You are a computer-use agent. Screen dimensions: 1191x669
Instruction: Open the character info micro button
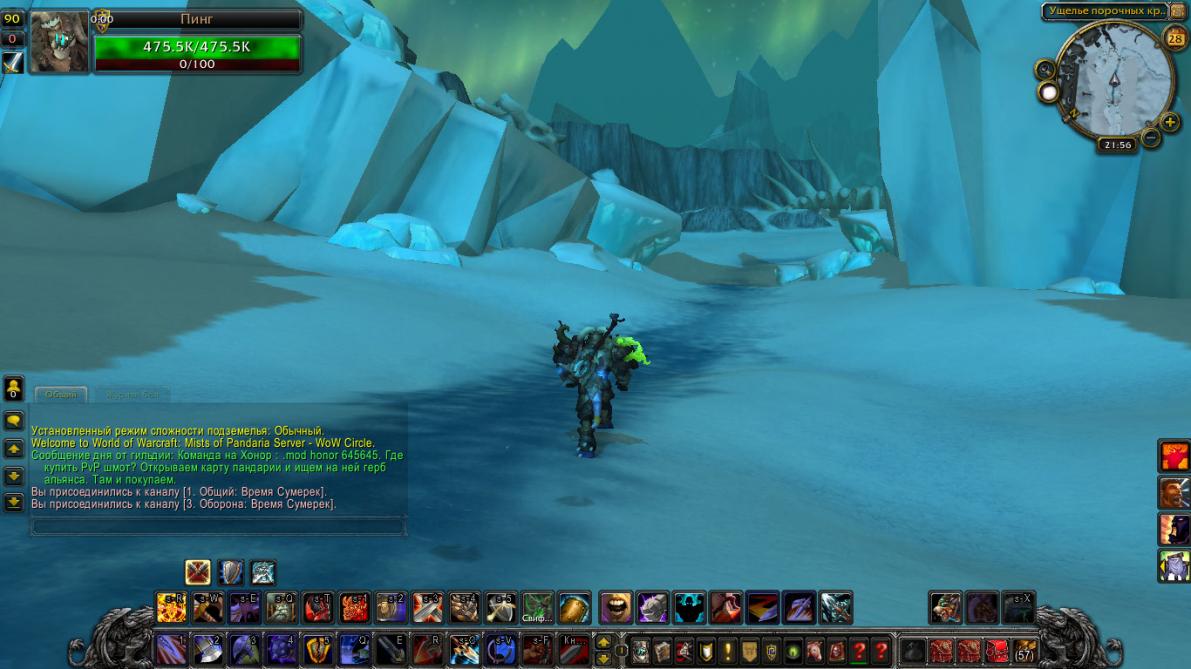640,650
